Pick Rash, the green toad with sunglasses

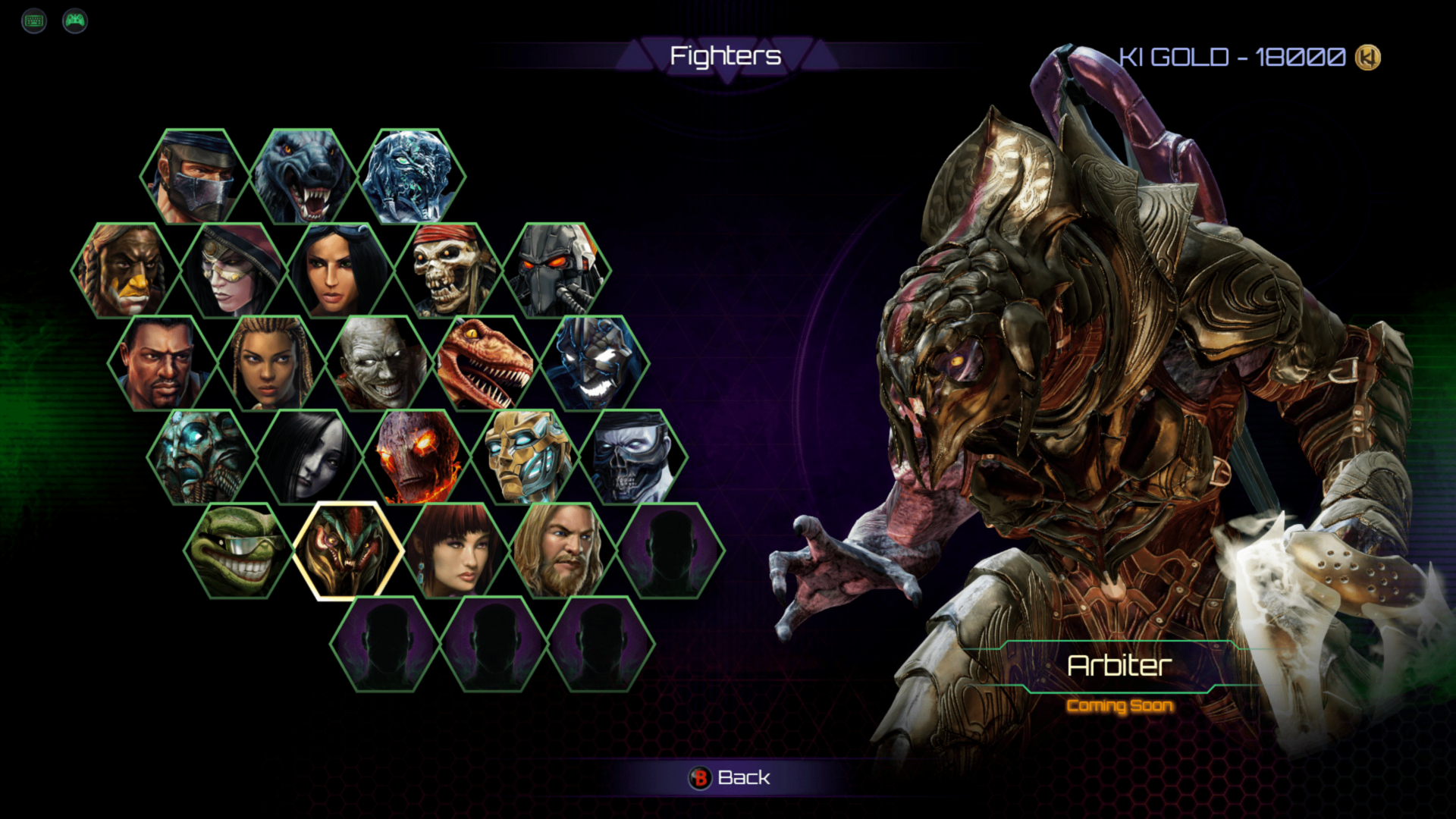click(239, 551)
